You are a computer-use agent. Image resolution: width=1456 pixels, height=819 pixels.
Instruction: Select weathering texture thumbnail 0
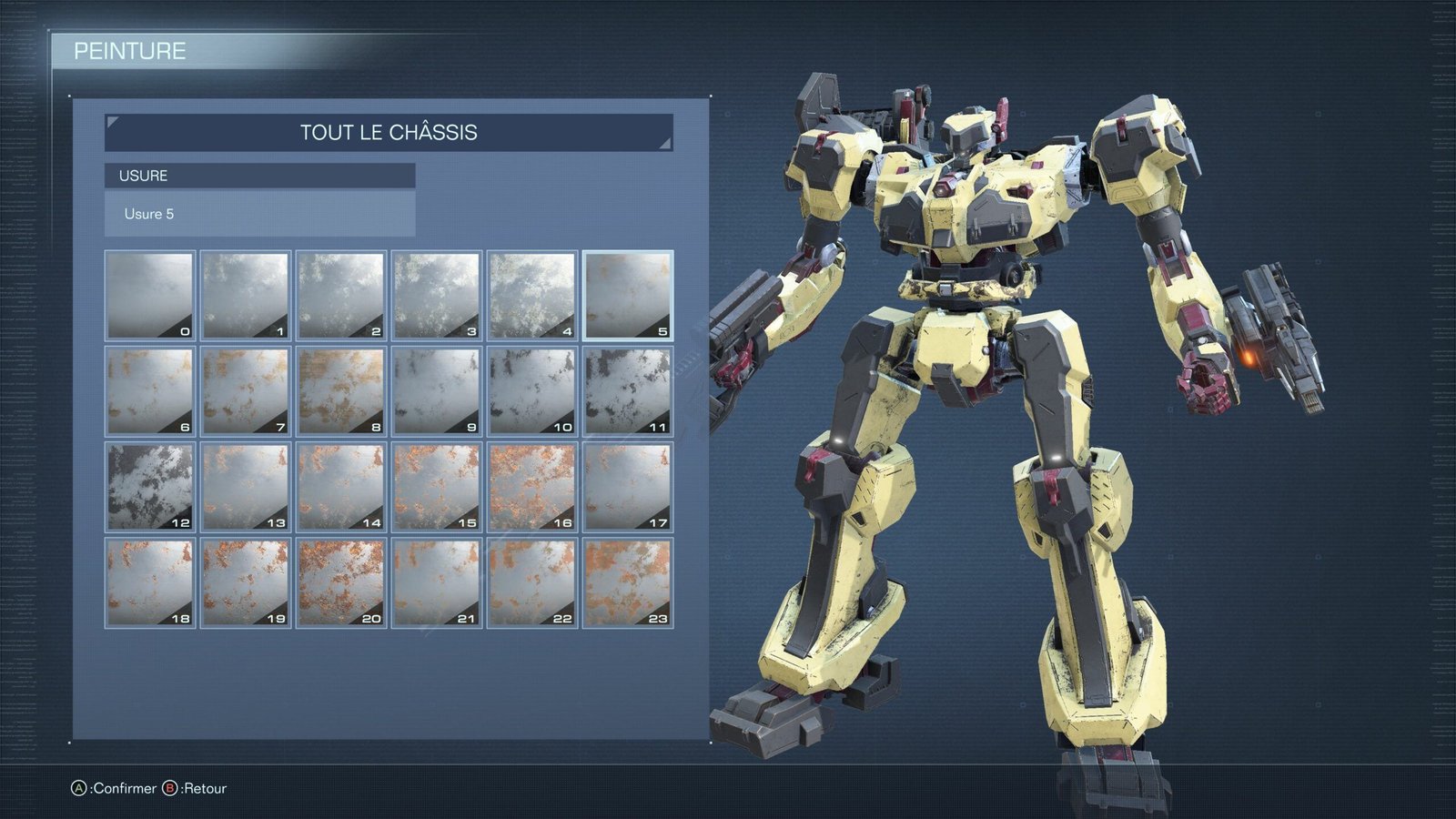click(x=148, y=291)
